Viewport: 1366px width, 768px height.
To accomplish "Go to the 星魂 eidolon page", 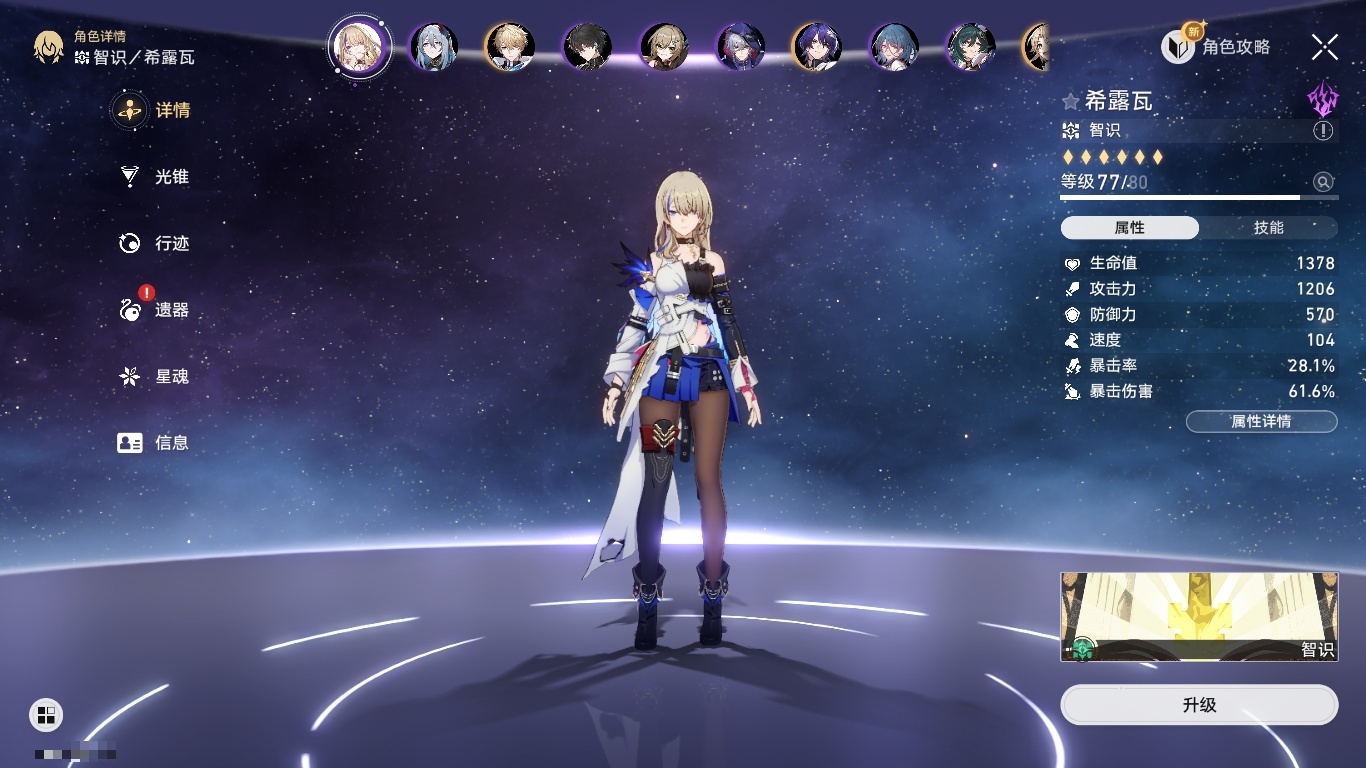I will [x=155, y=377].
